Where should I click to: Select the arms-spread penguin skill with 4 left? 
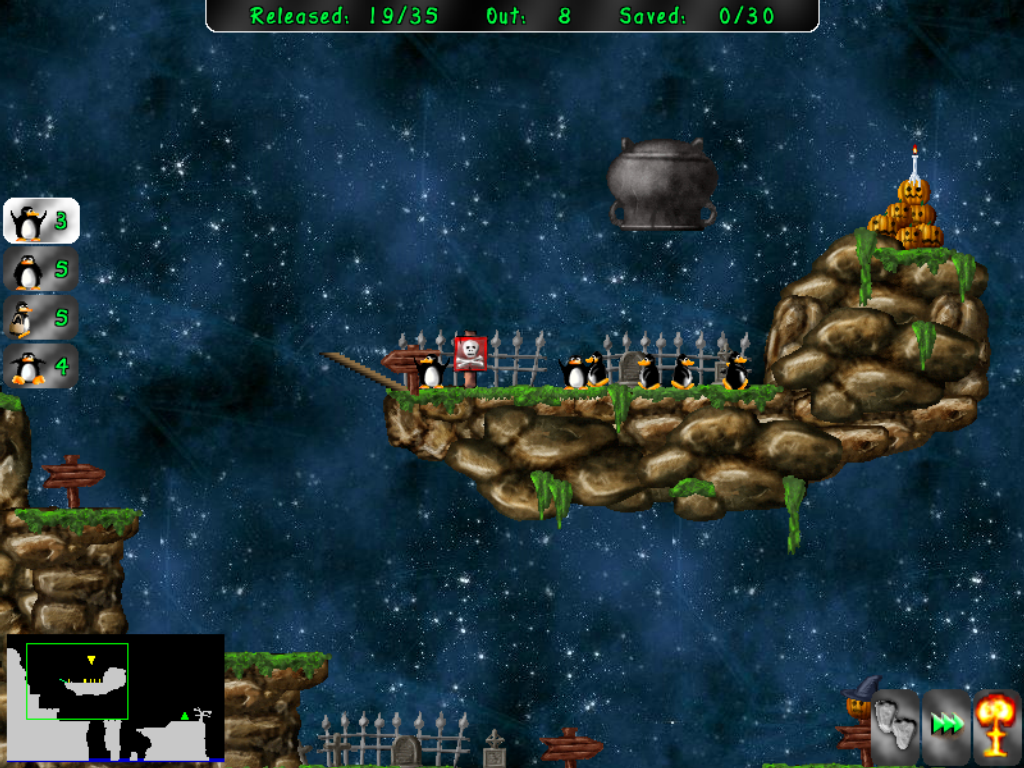pyautogui.click(x=40, y=366)
